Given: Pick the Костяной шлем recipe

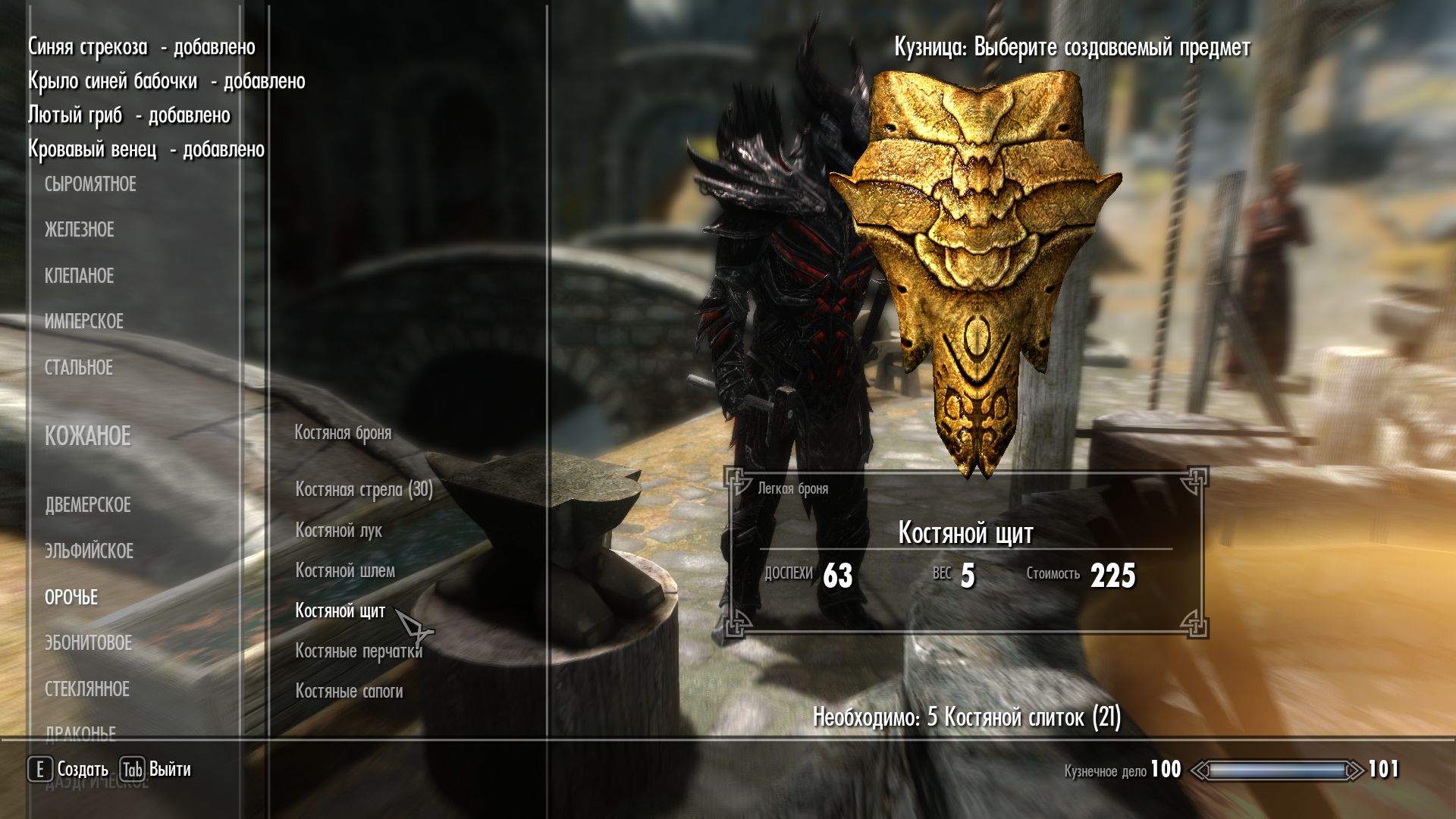Looking at the screenshot, I should click(345, 571).
